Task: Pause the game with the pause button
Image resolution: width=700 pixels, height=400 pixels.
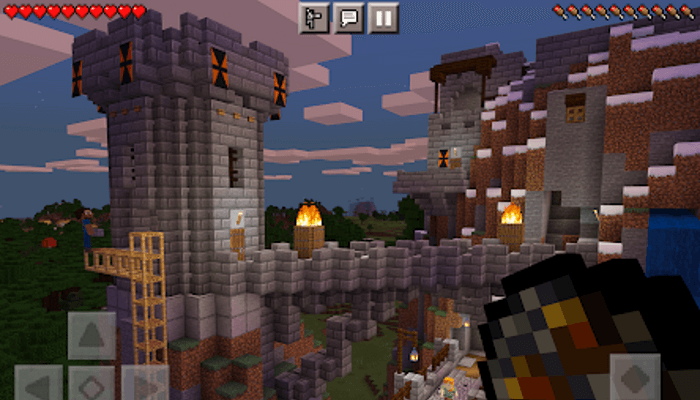Action: click(x=383, y=18)
